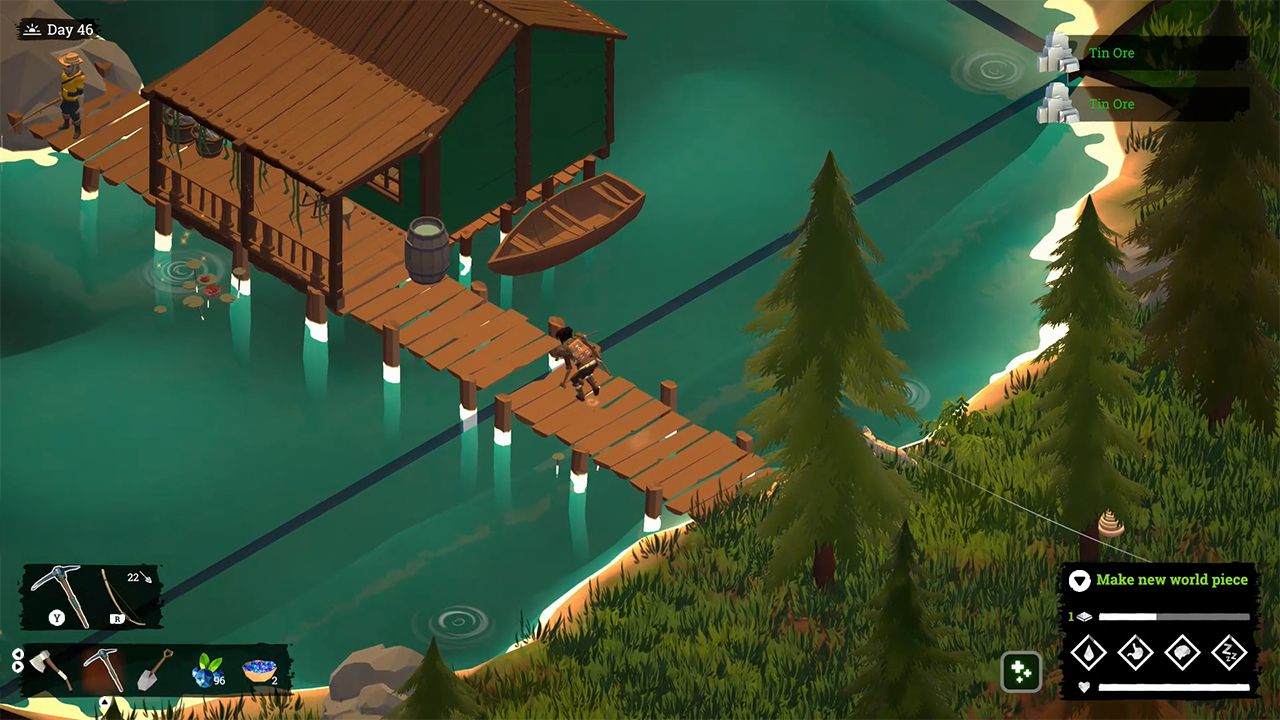The width and height of the screenshot is (1280, 720).
Task: Click the world piece progress bar
Action: pos(1173,616)
